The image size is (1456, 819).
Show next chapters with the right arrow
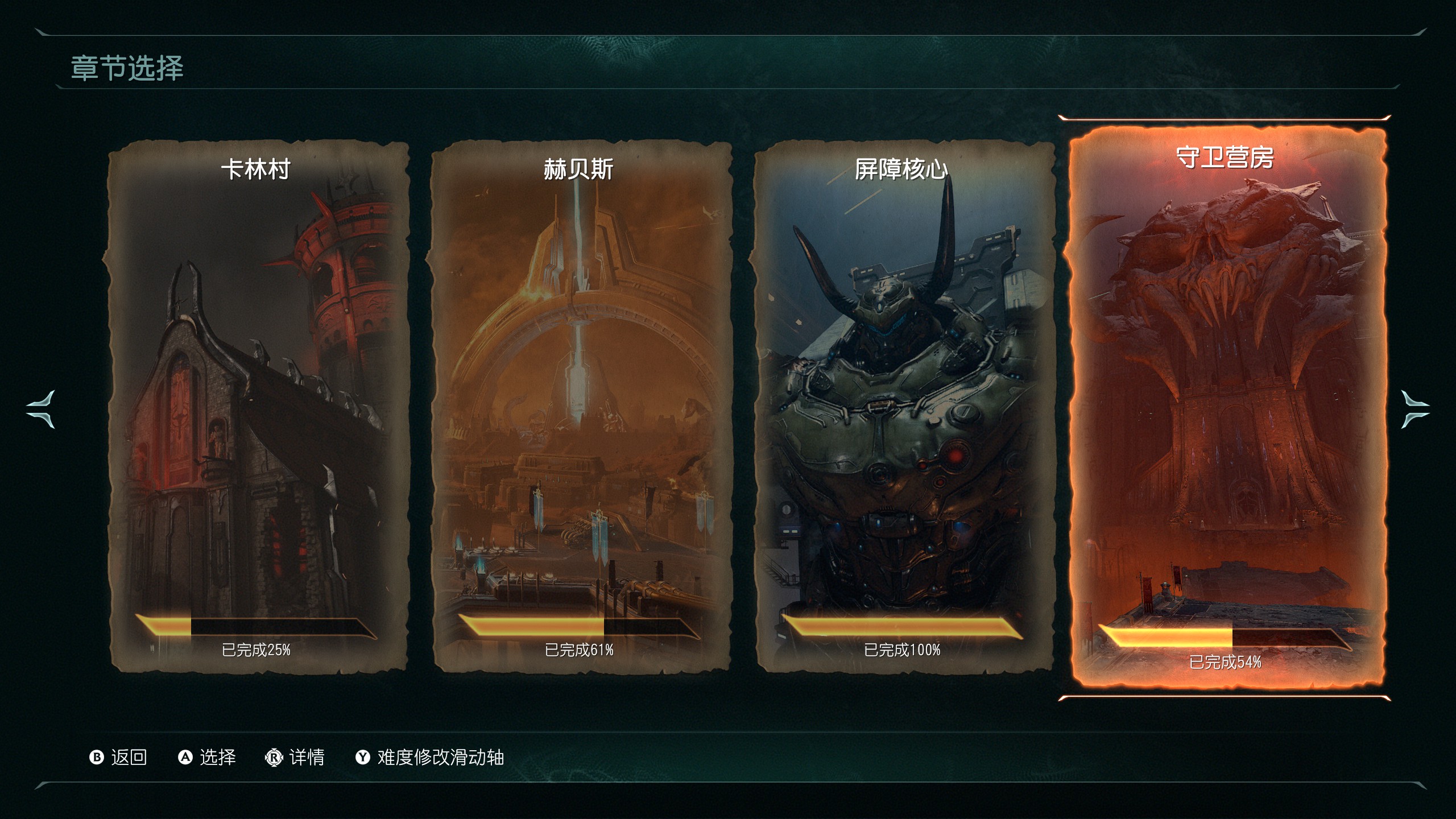click(x=1414, y=409)
